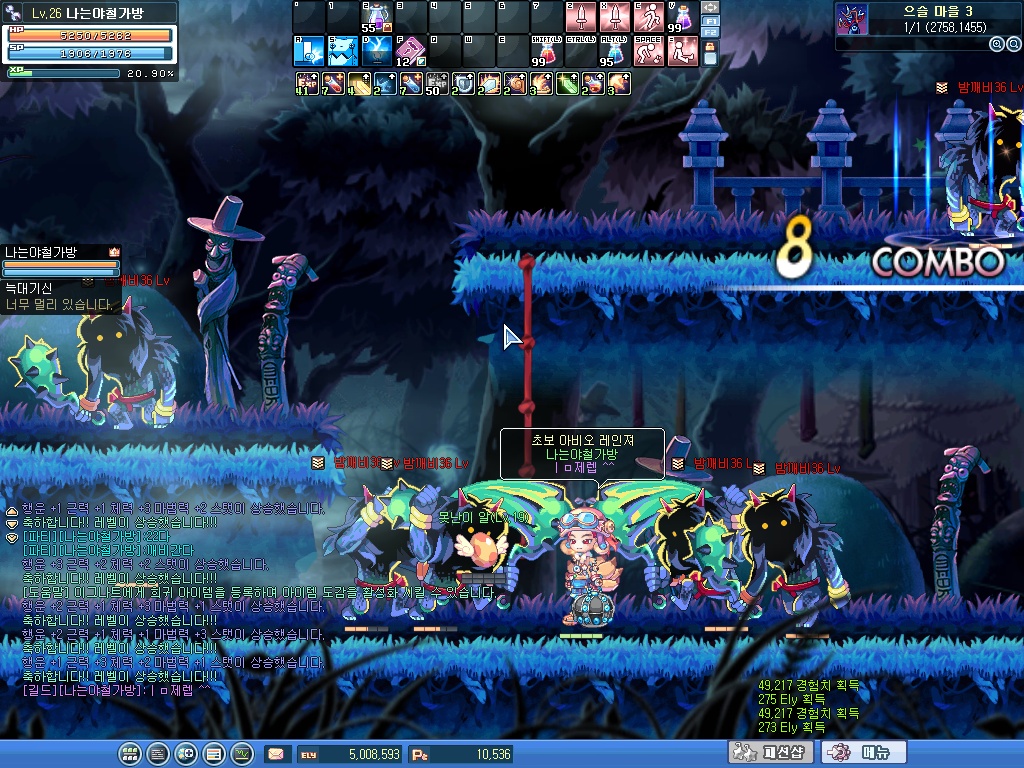The width and height of the screenshot is (1024, 768).
Task: Switch hotbar to F1 page
Action: (x=710, y=20)
